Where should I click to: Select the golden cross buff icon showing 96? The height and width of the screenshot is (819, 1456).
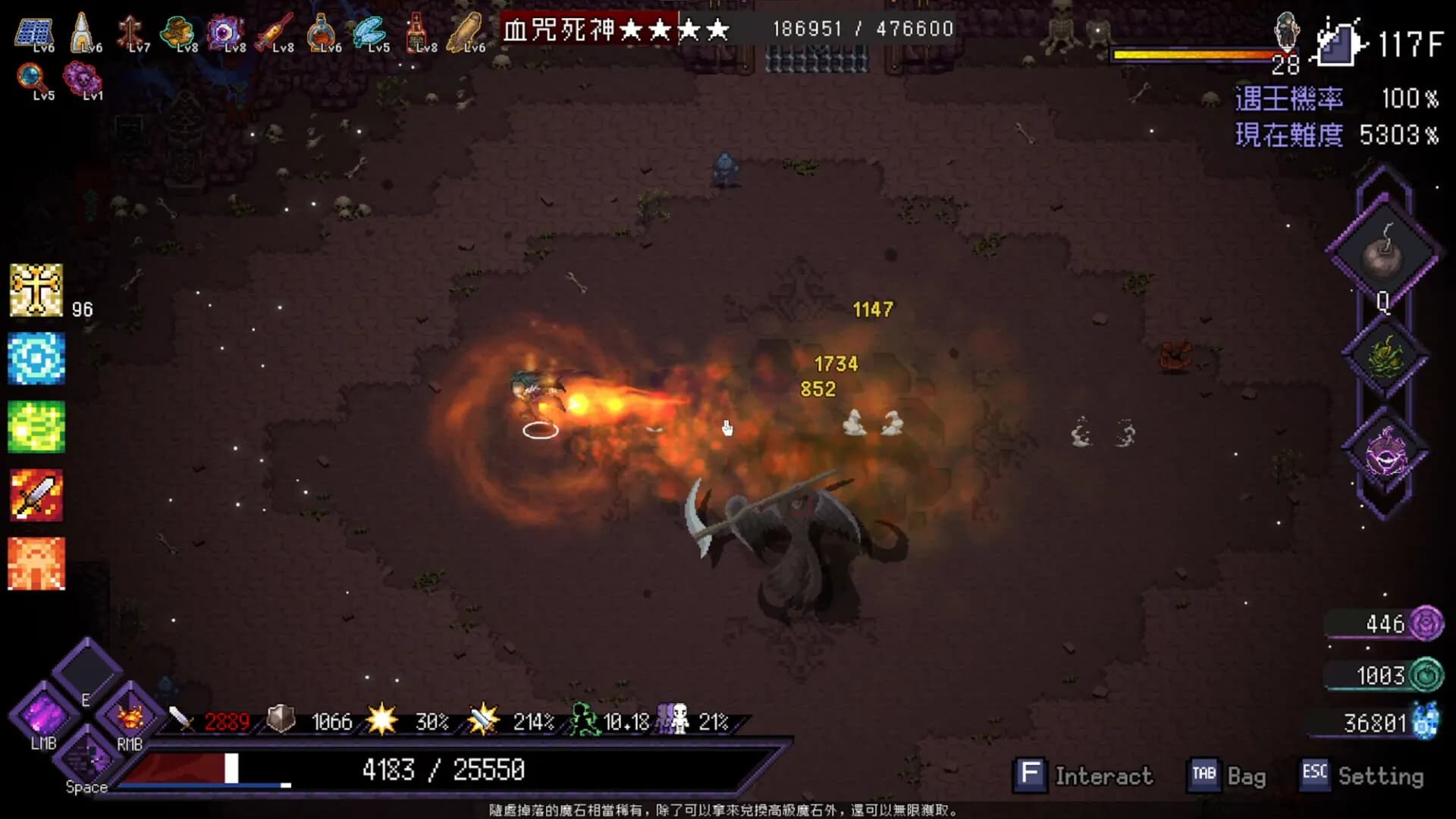(x=35, y=288)
